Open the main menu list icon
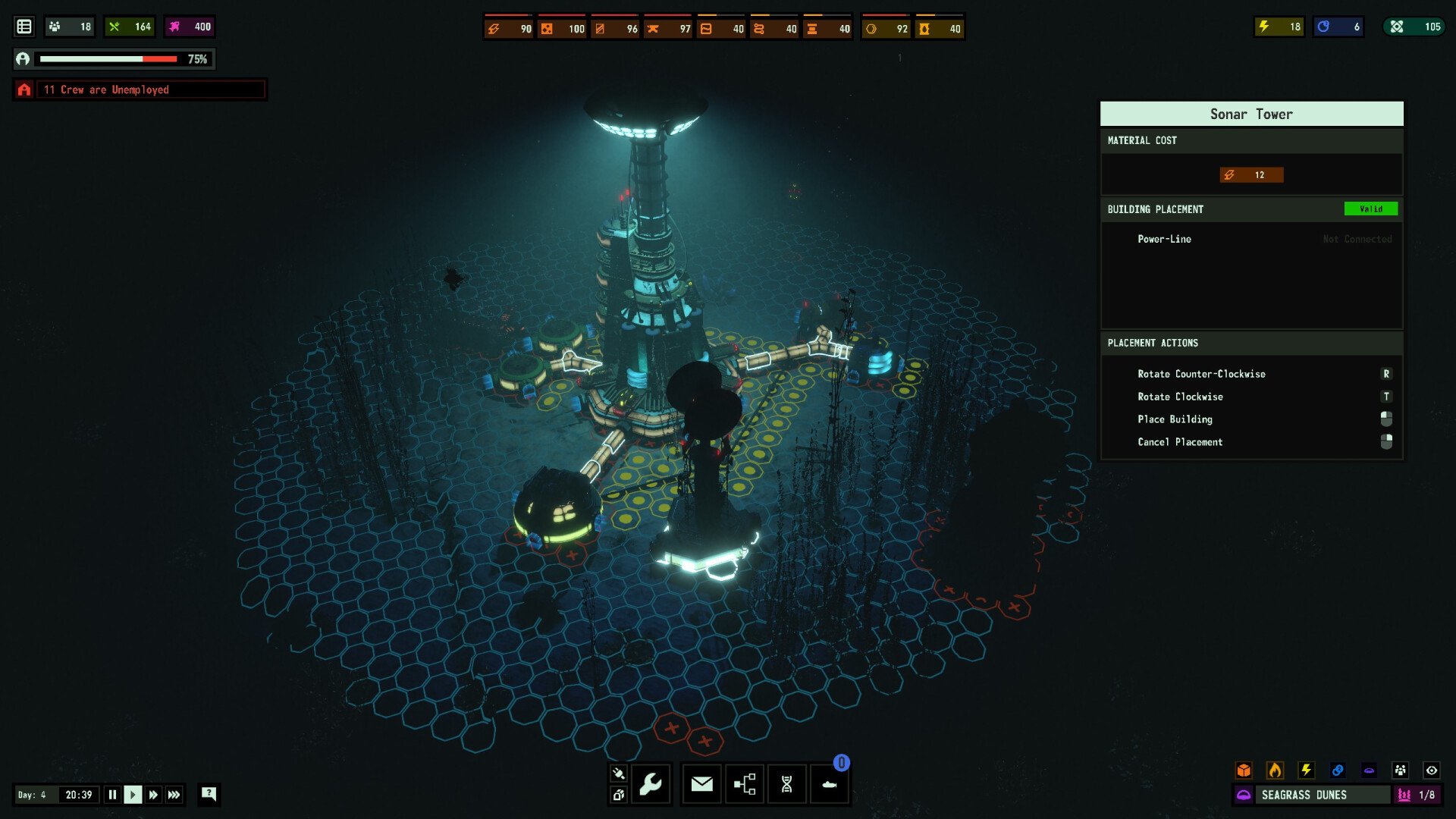 [x=24, y=27]
